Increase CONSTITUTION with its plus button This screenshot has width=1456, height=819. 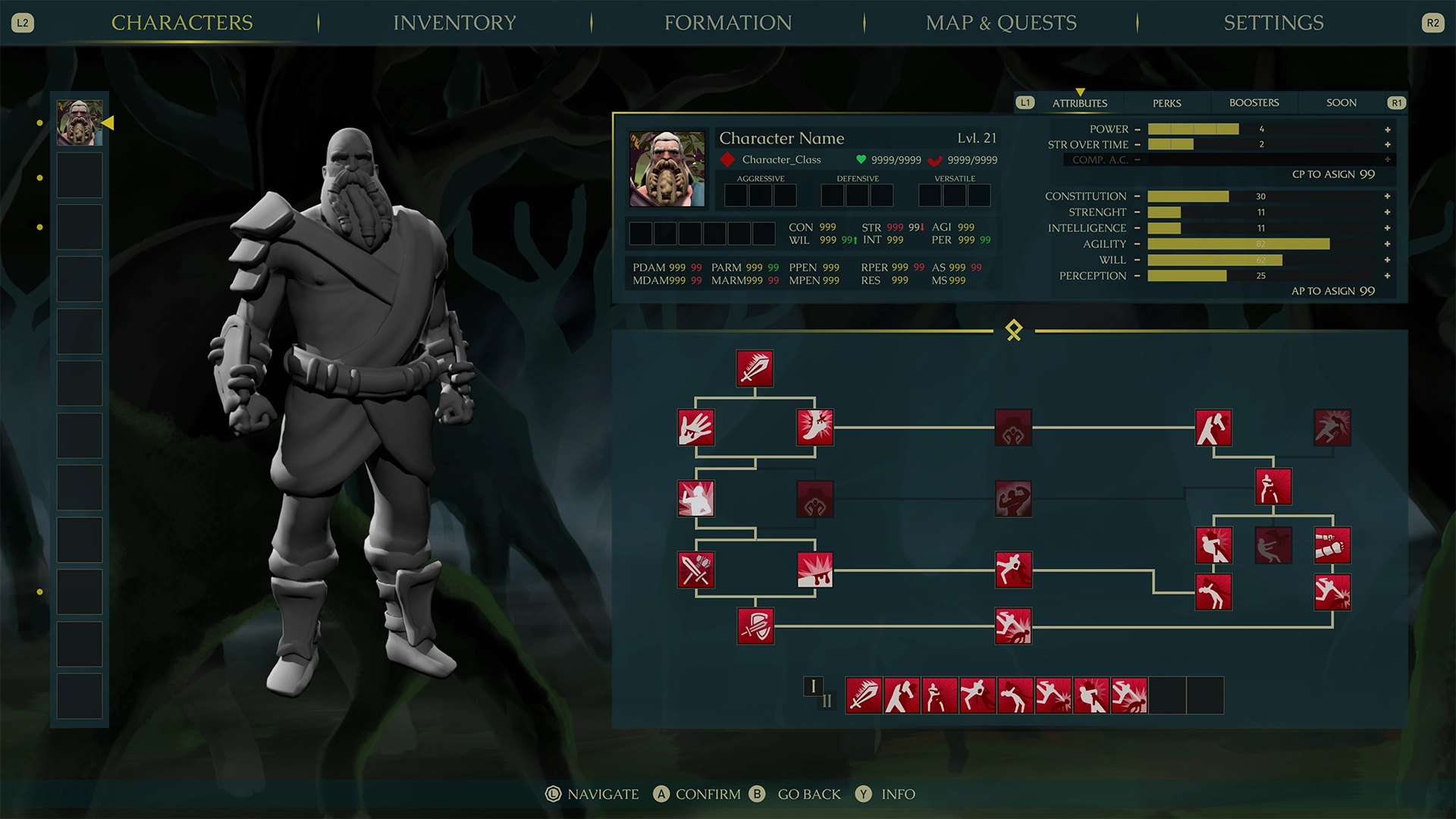pos(1388,196)
